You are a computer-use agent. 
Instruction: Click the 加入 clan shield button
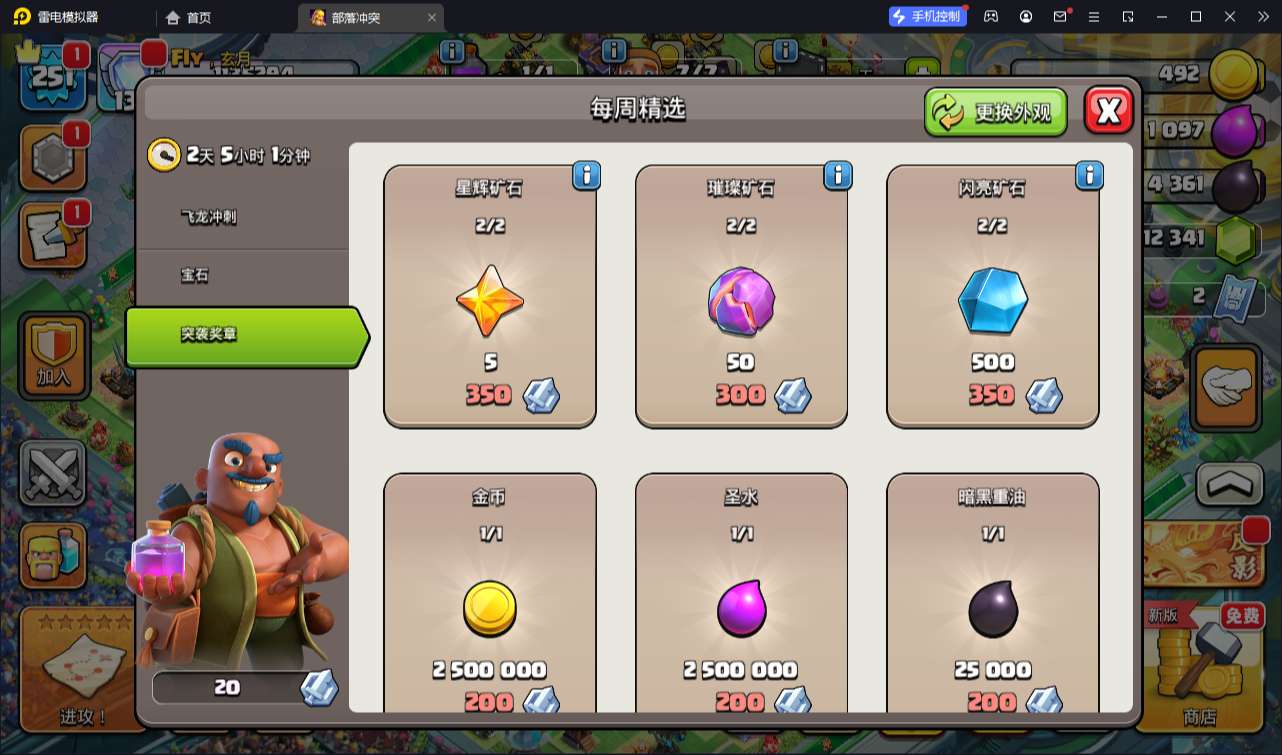pos(54,354)
